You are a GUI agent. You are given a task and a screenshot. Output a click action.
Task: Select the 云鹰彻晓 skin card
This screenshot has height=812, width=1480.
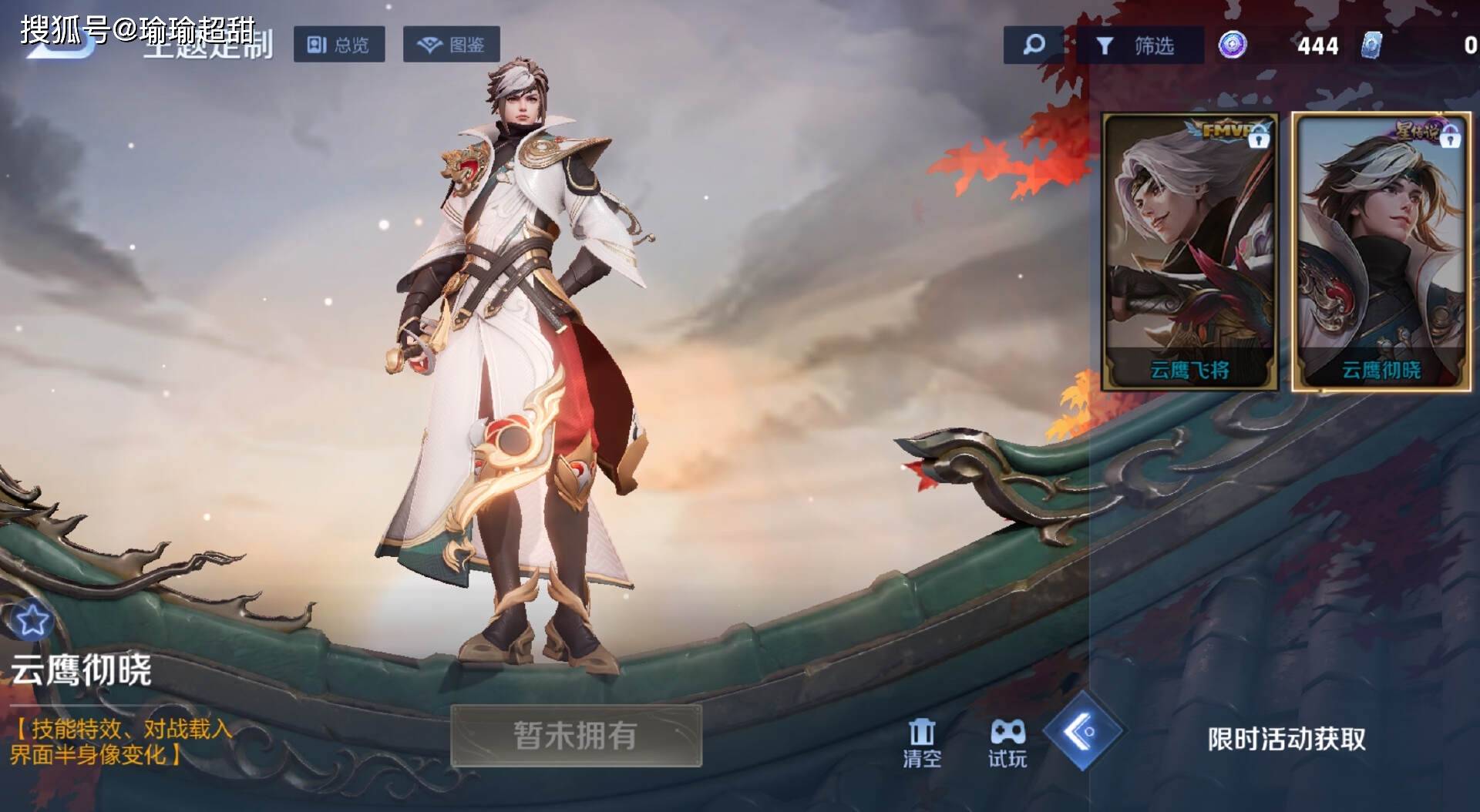(x=1381, y=251)
